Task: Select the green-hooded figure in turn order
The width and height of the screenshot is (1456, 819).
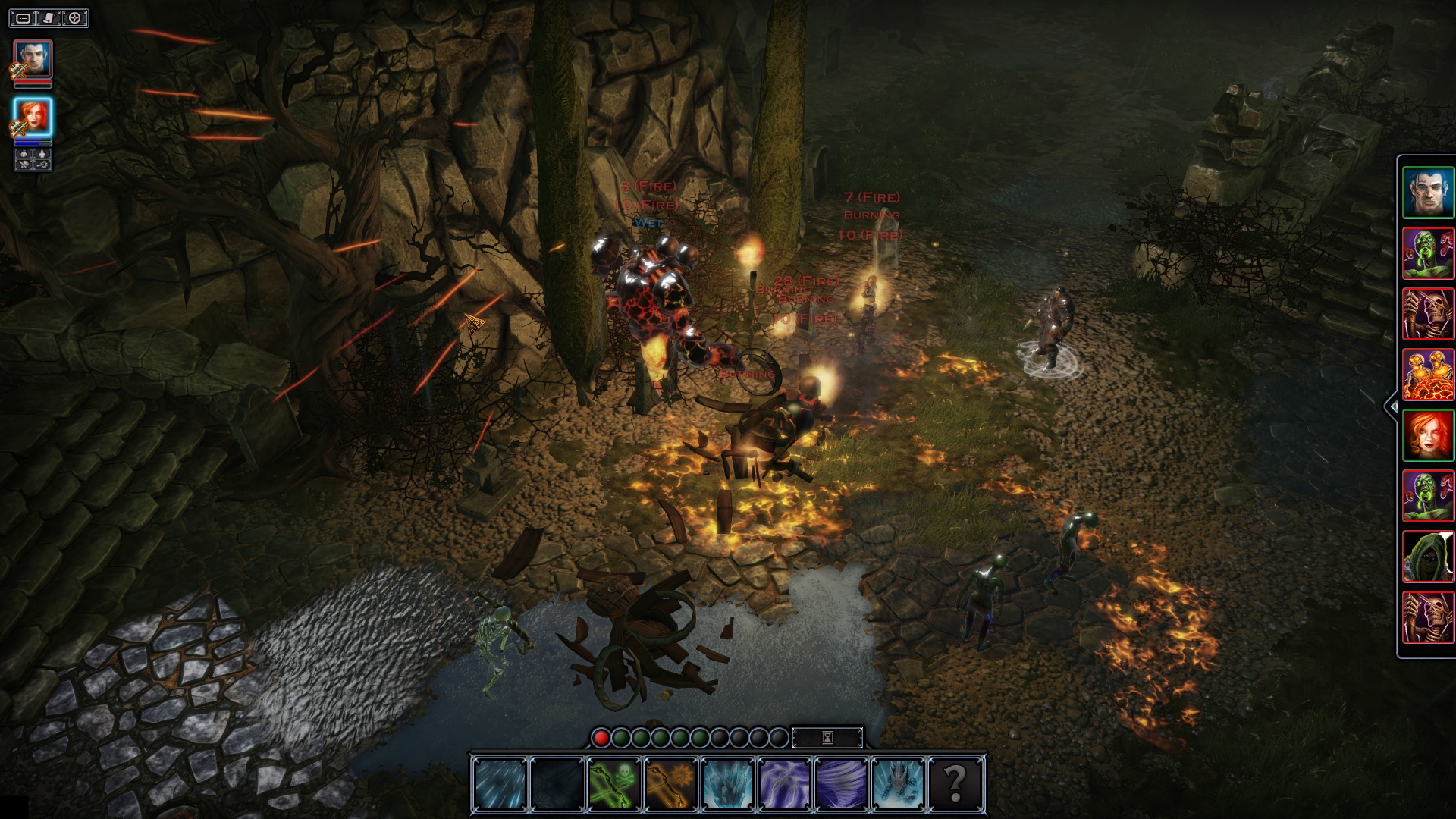Action: pyautogui.click(x=1428, y=557)
